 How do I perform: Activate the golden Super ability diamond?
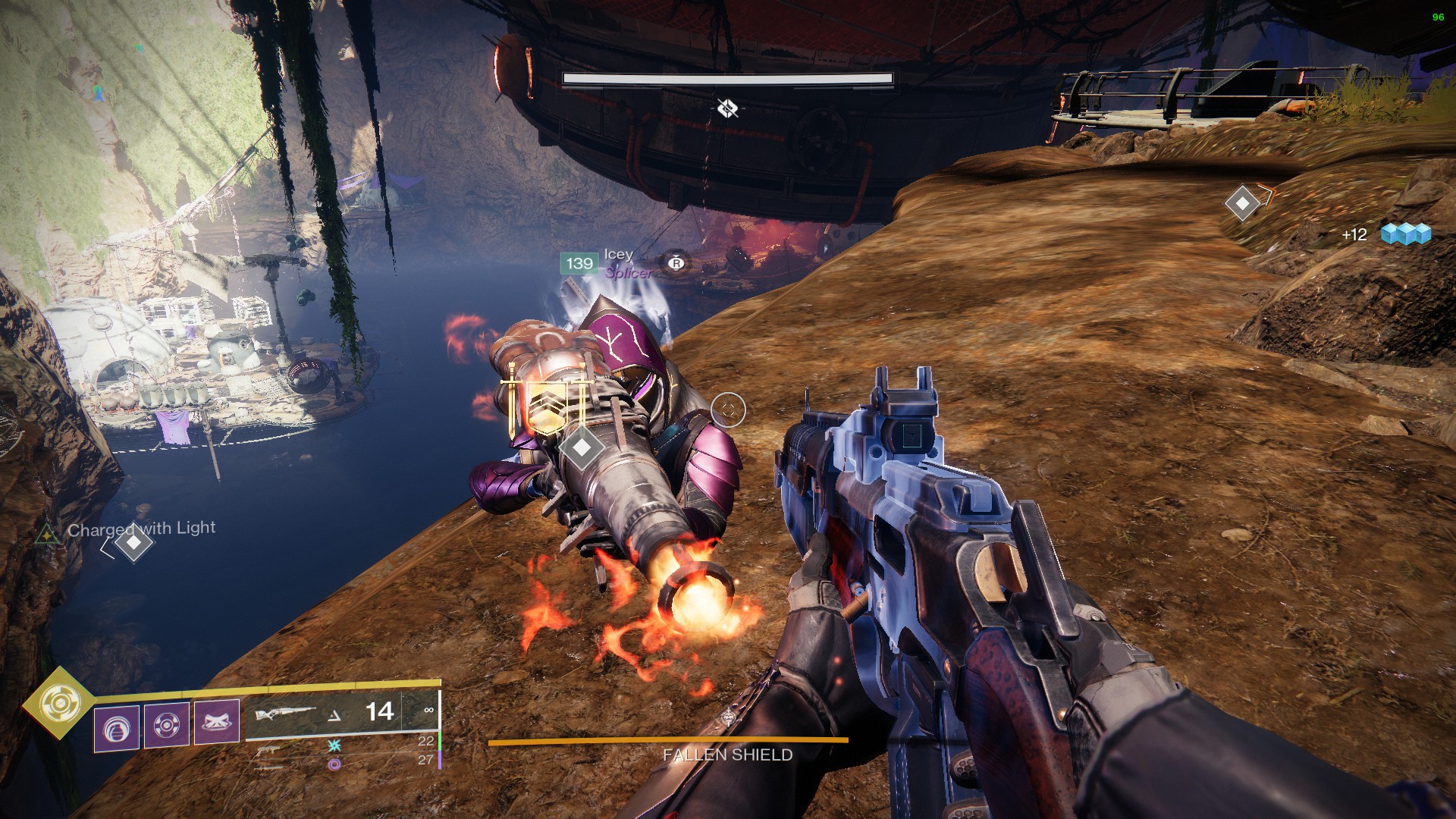tap(58, 704)
